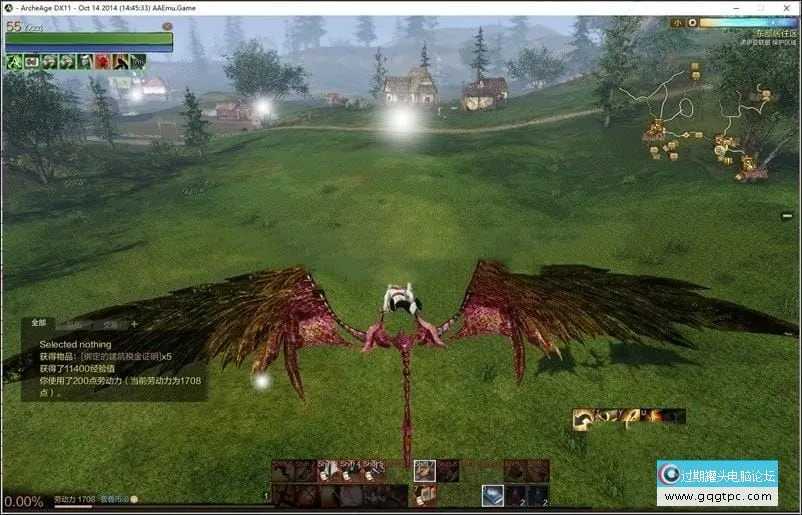Add a new chat tab with plus
802x515 pixels.
pos(134,324)
